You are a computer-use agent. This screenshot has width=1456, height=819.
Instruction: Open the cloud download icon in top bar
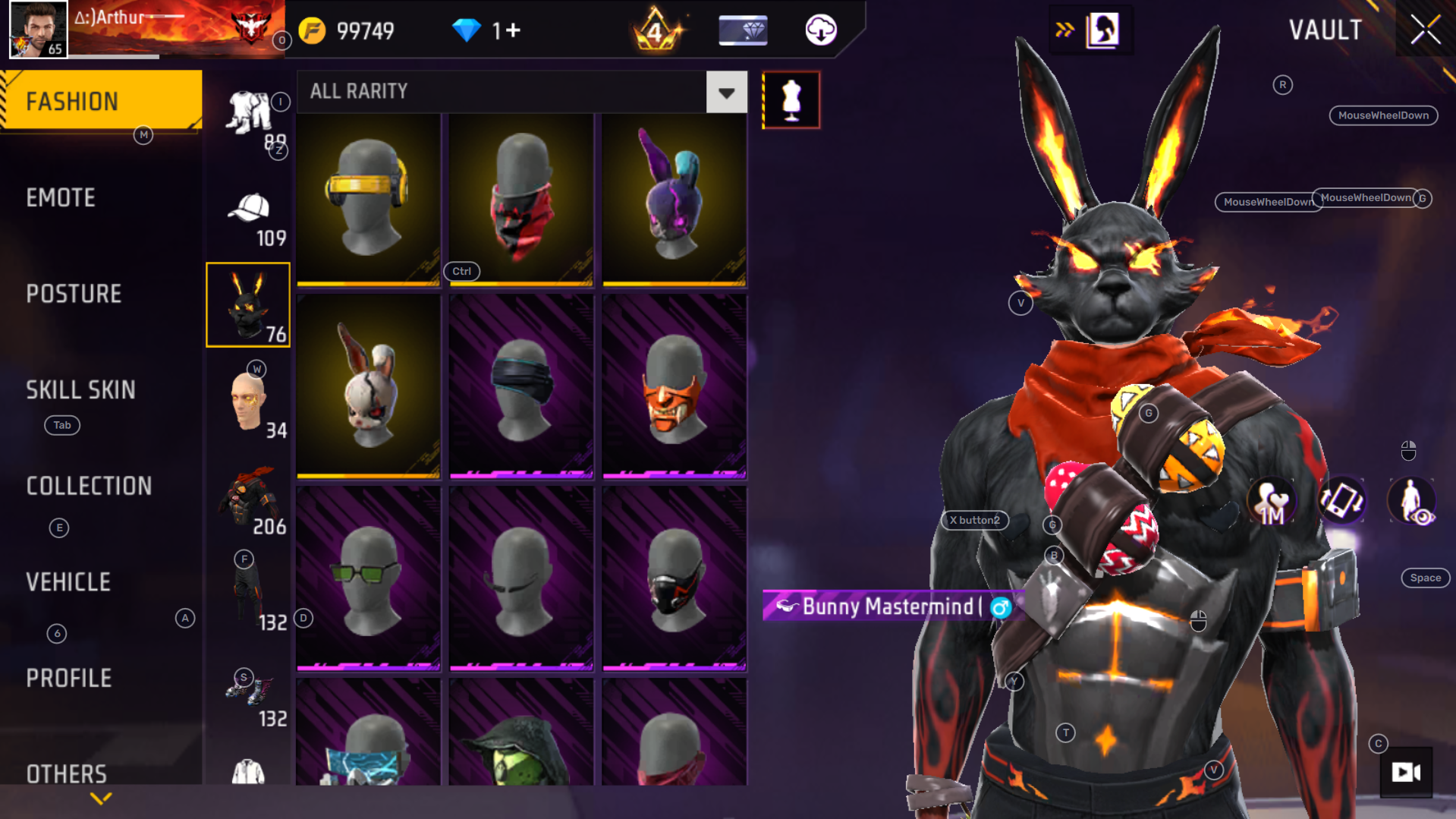(819, 30)
